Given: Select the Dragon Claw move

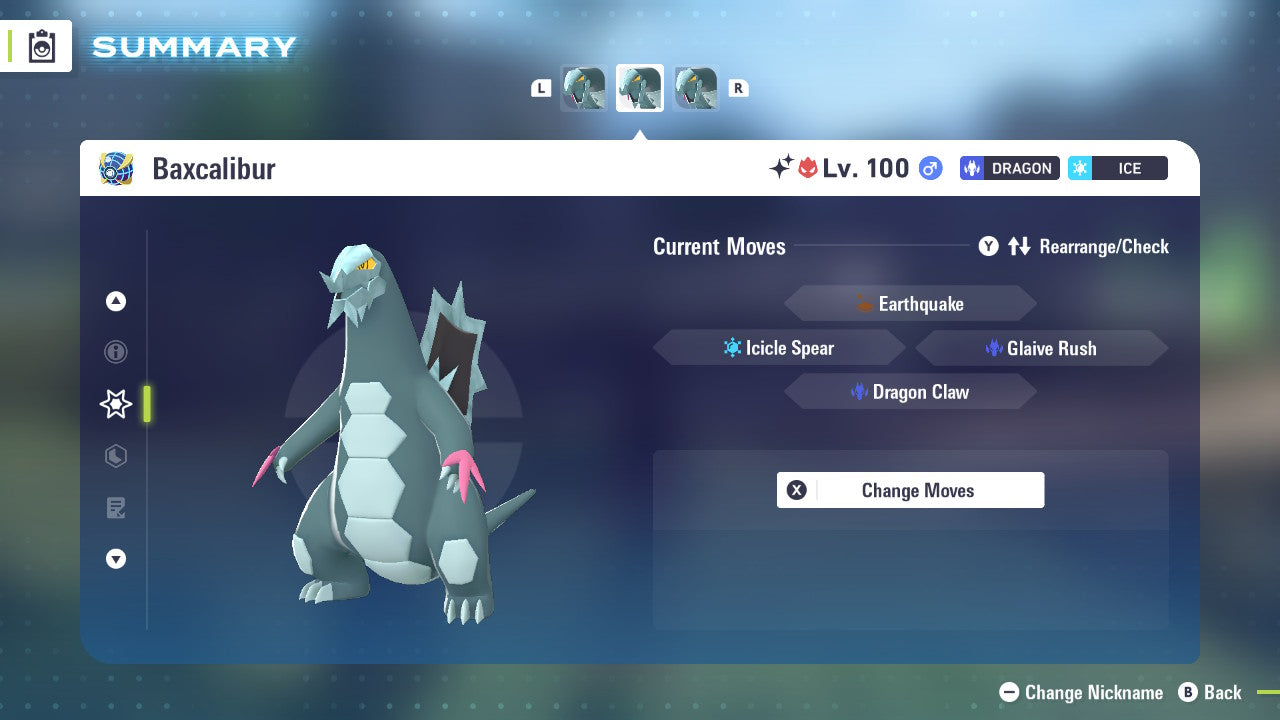Looking at the screenshot, I should pos(910,391).
